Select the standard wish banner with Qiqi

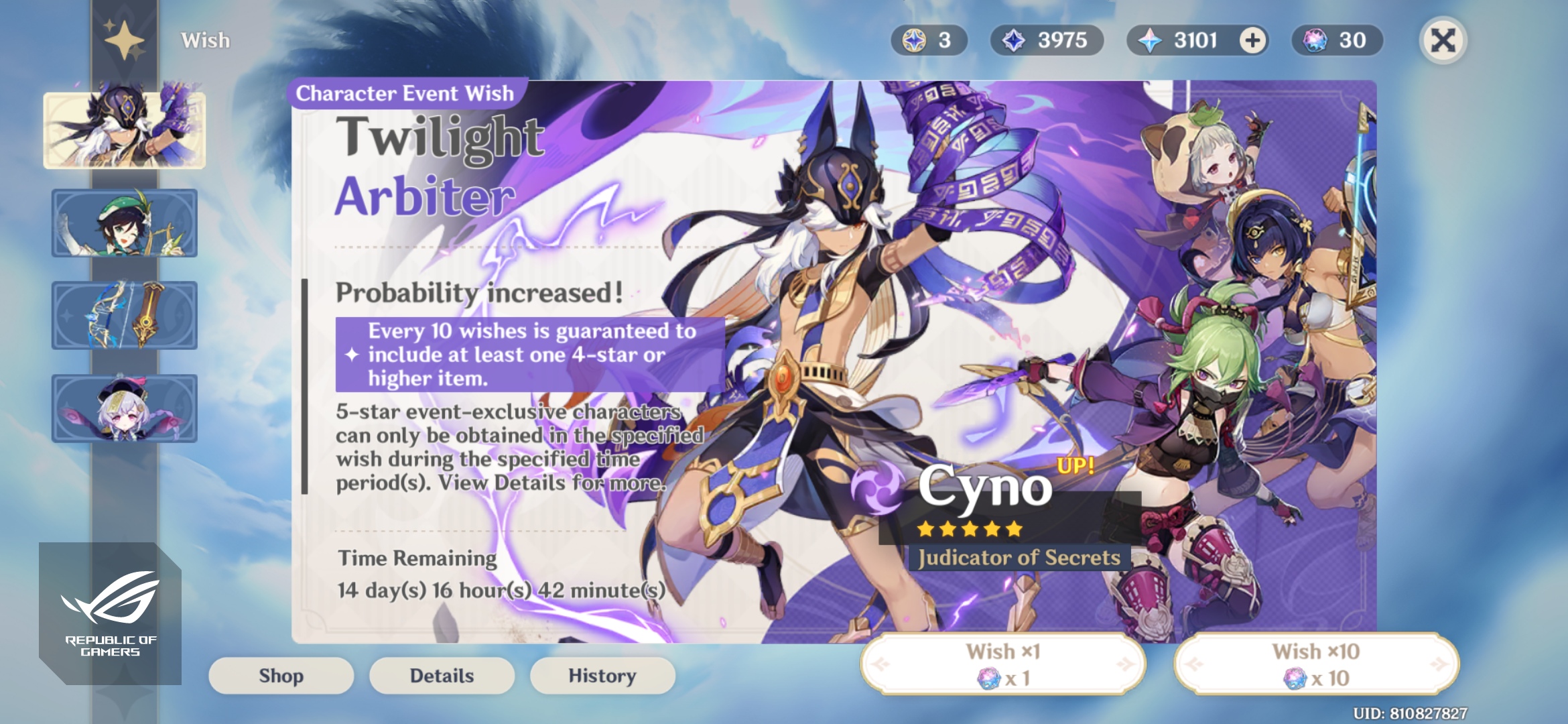(125, 406)
